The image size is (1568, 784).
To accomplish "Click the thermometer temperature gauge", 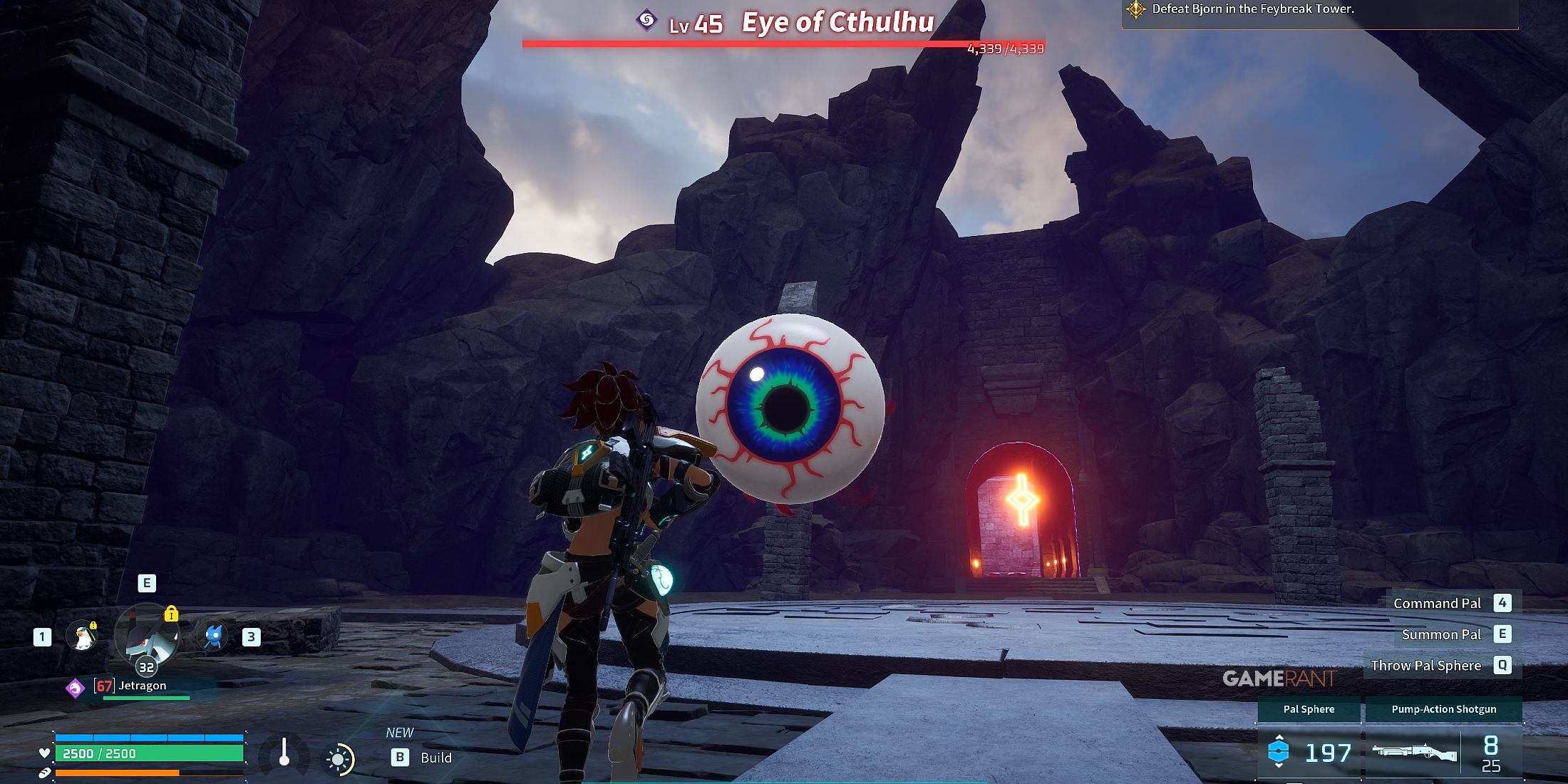I will click(x=284, y=753).
